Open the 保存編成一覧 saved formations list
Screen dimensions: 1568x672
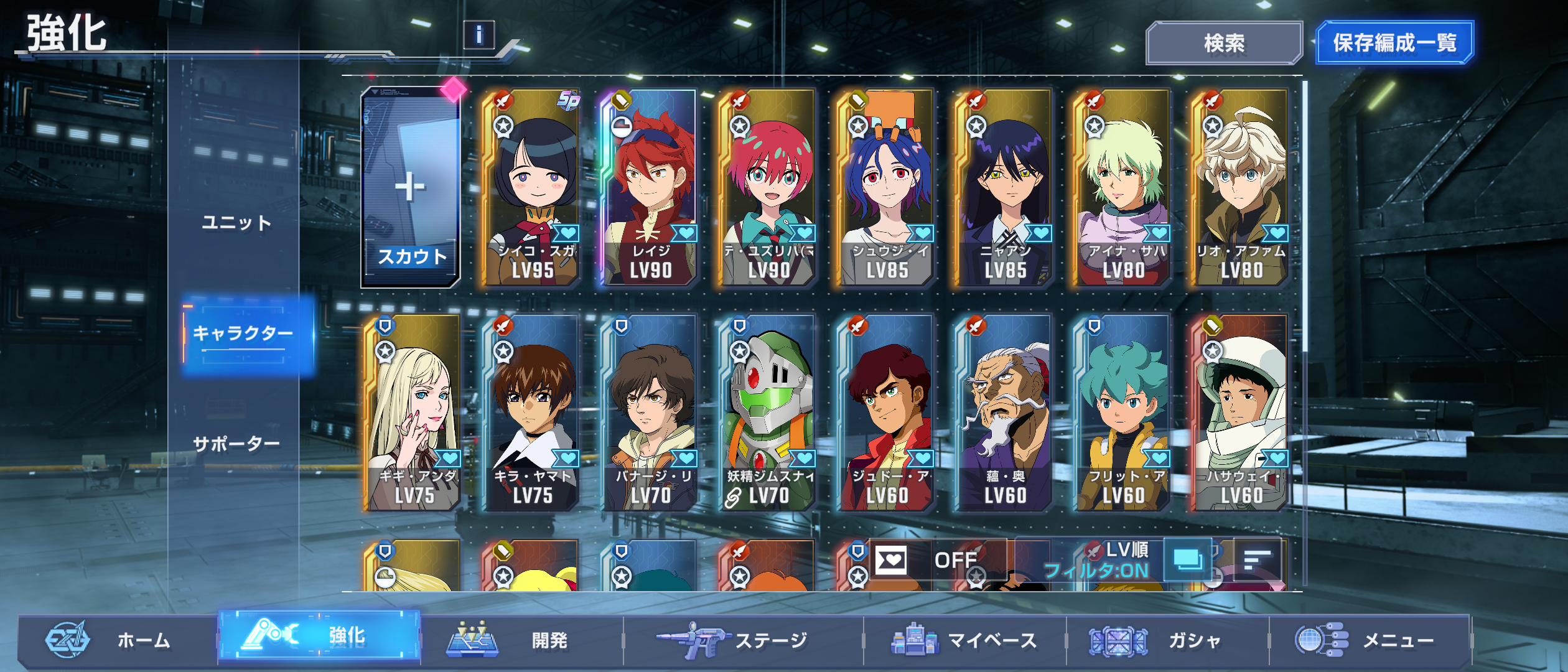1394,43
